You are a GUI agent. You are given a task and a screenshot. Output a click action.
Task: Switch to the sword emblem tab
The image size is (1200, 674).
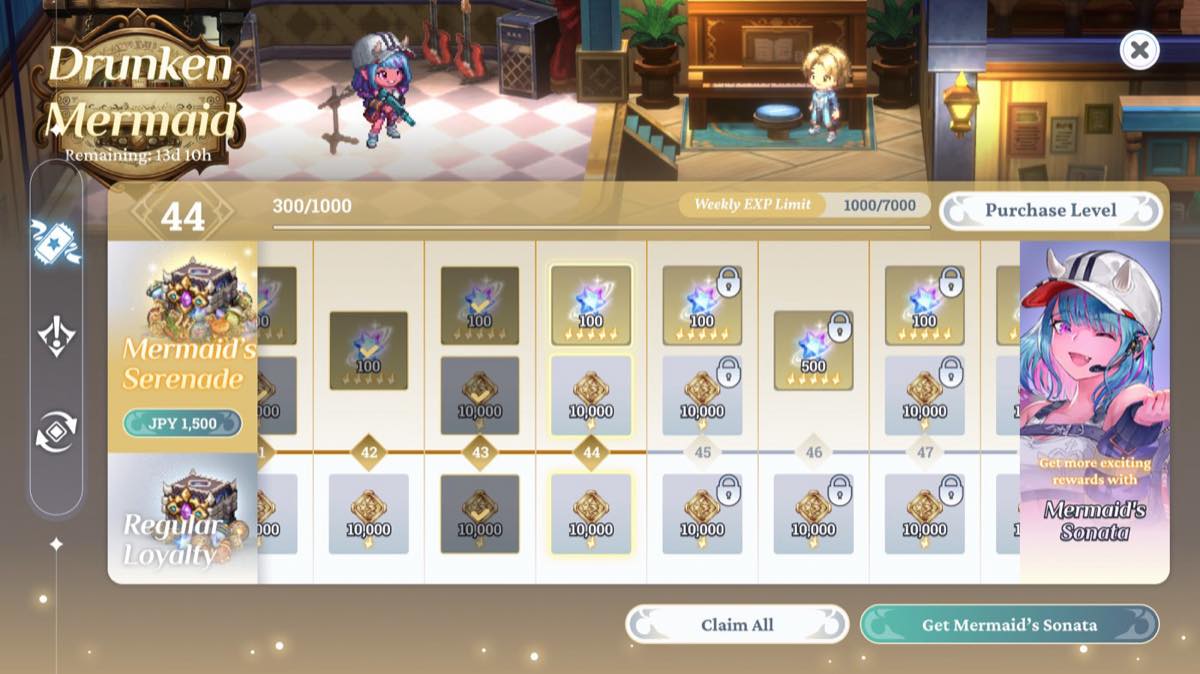click(55, 336)
